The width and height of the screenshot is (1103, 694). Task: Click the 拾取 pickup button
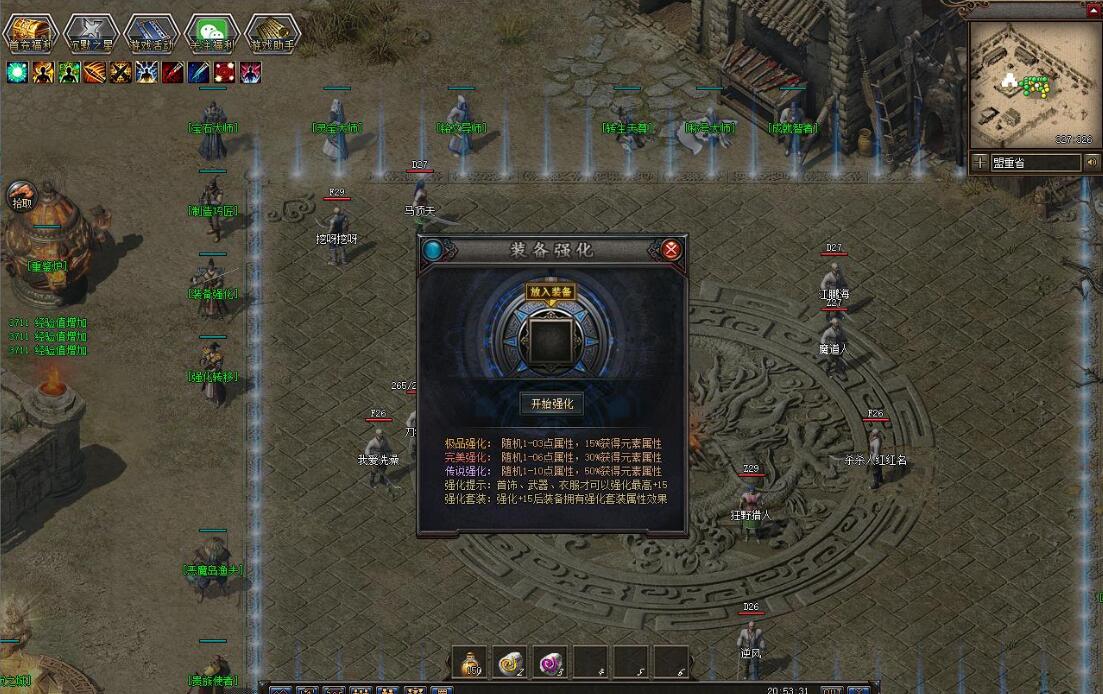pos(21,197)
